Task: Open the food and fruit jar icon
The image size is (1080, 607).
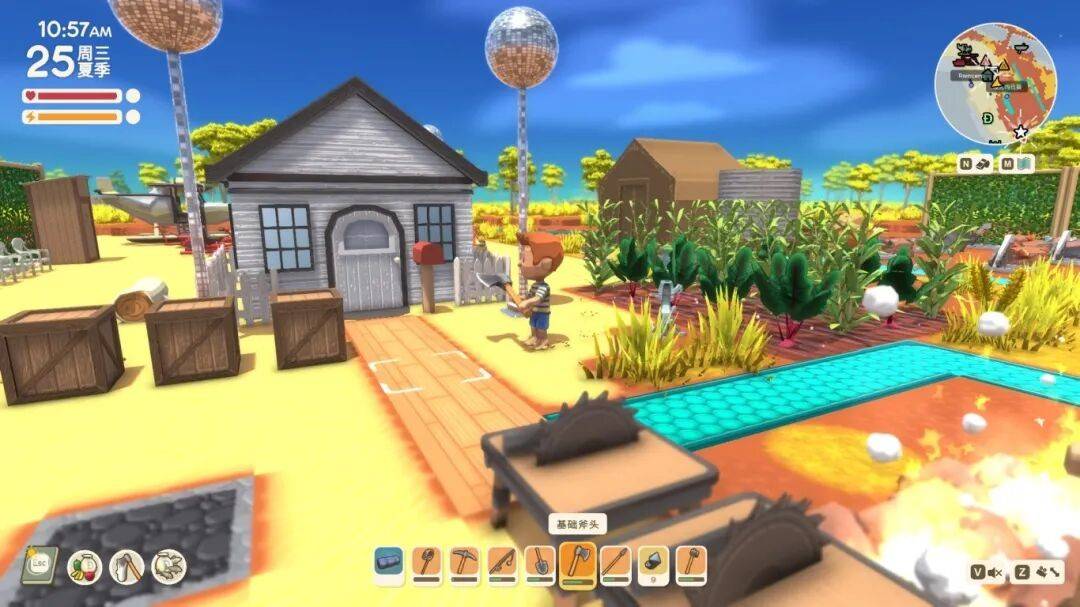Action: coord(85,567)
